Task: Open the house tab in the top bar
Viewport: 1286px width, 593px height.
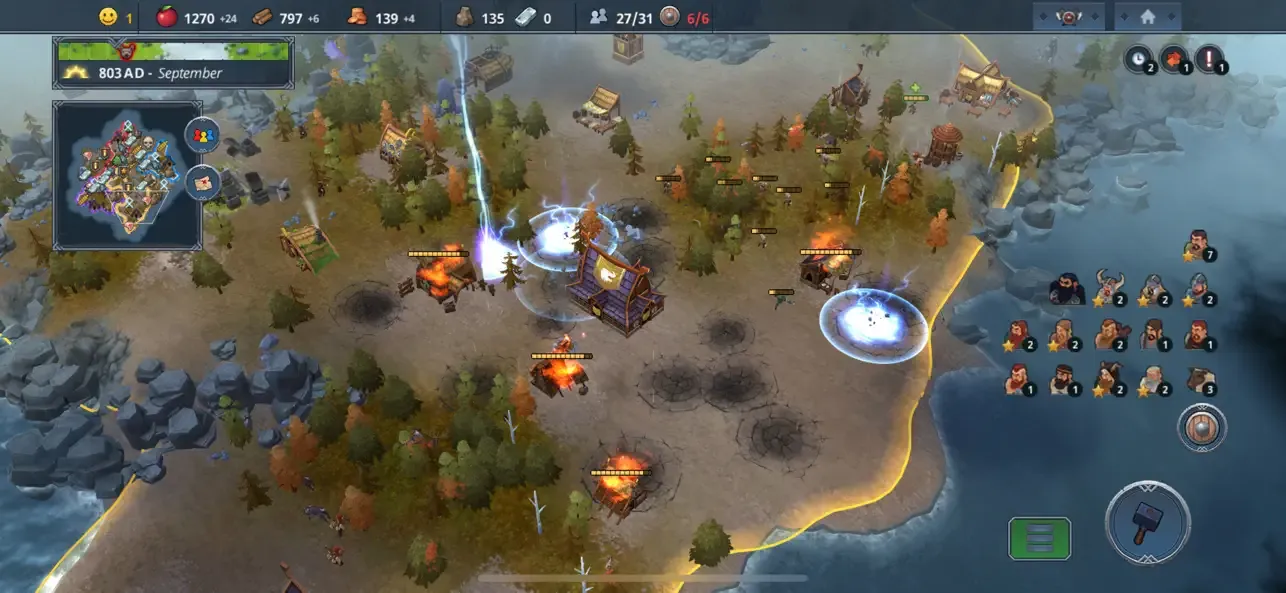Action: 1147,16
